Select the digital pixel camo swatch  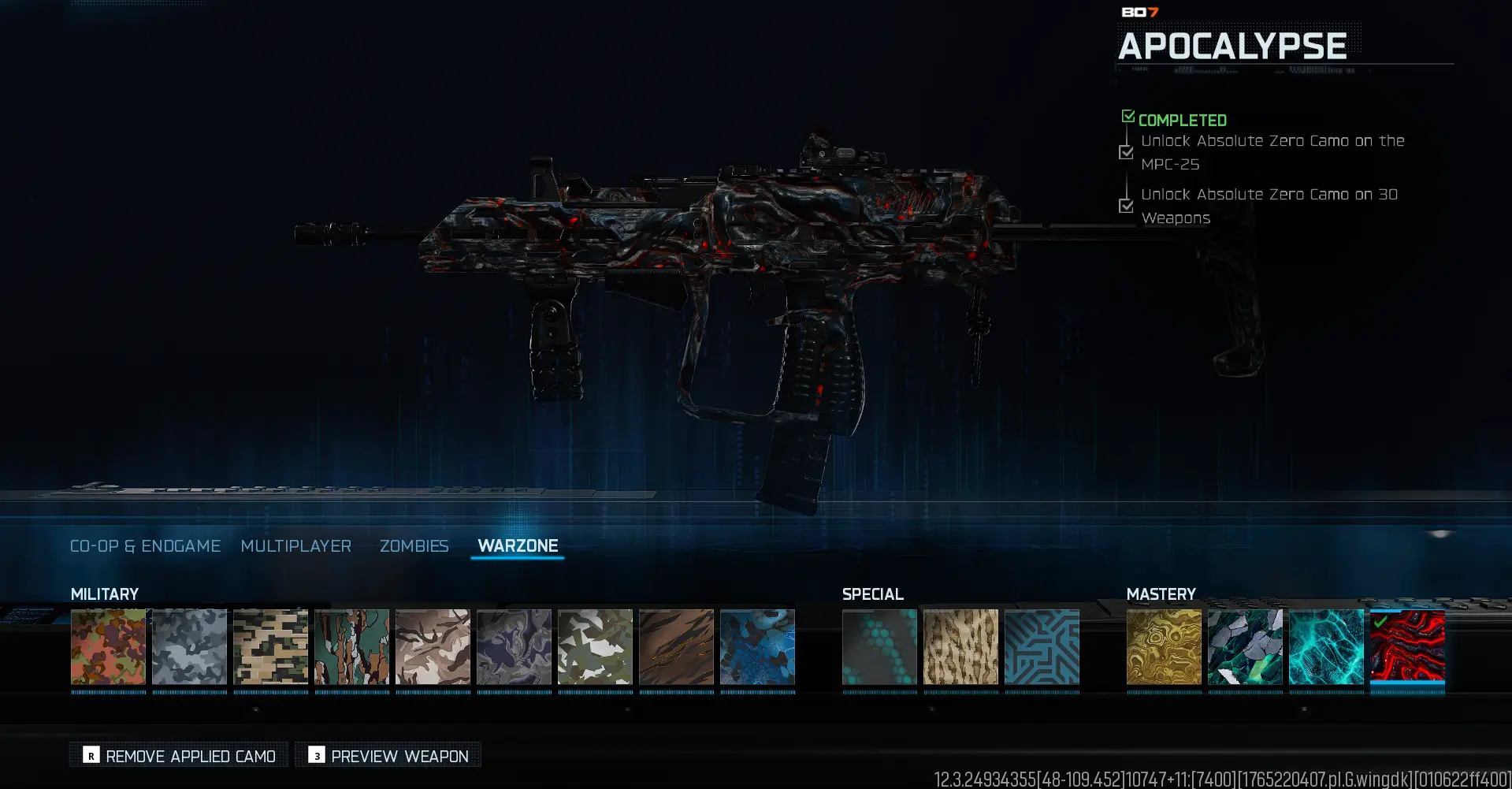270,649
